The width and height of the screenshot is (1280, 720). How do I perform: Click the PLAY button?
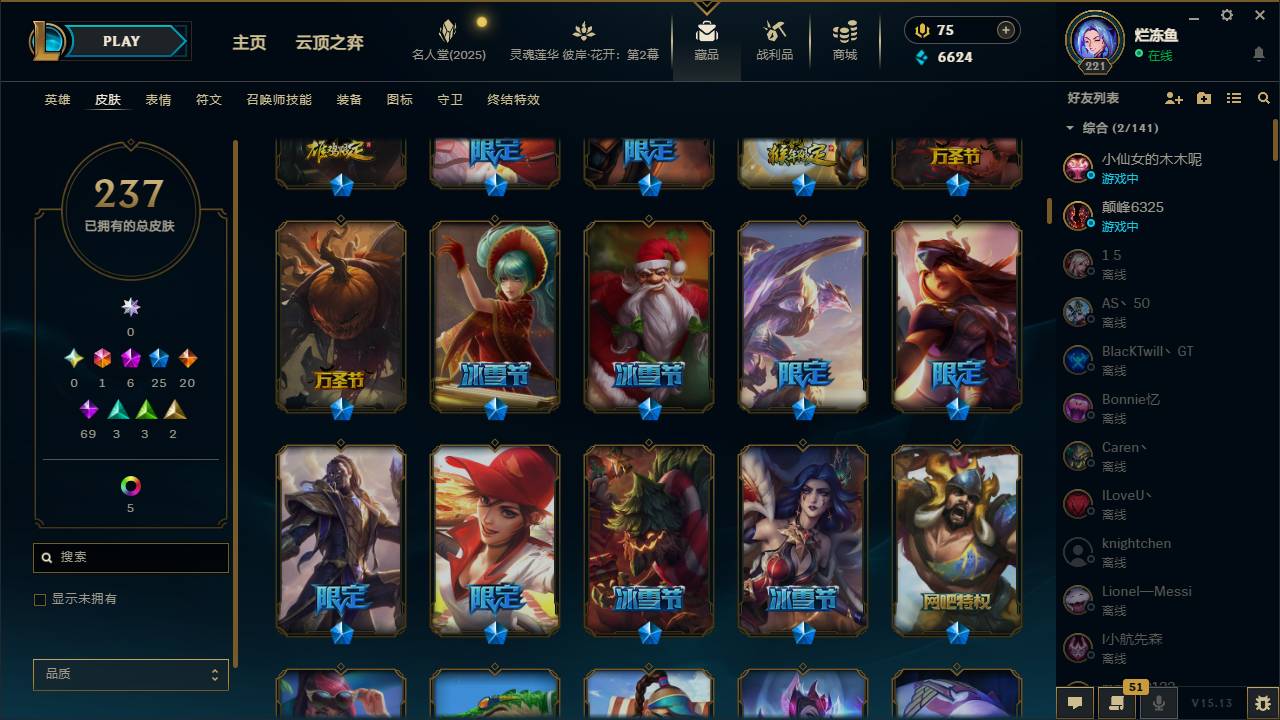120,41
